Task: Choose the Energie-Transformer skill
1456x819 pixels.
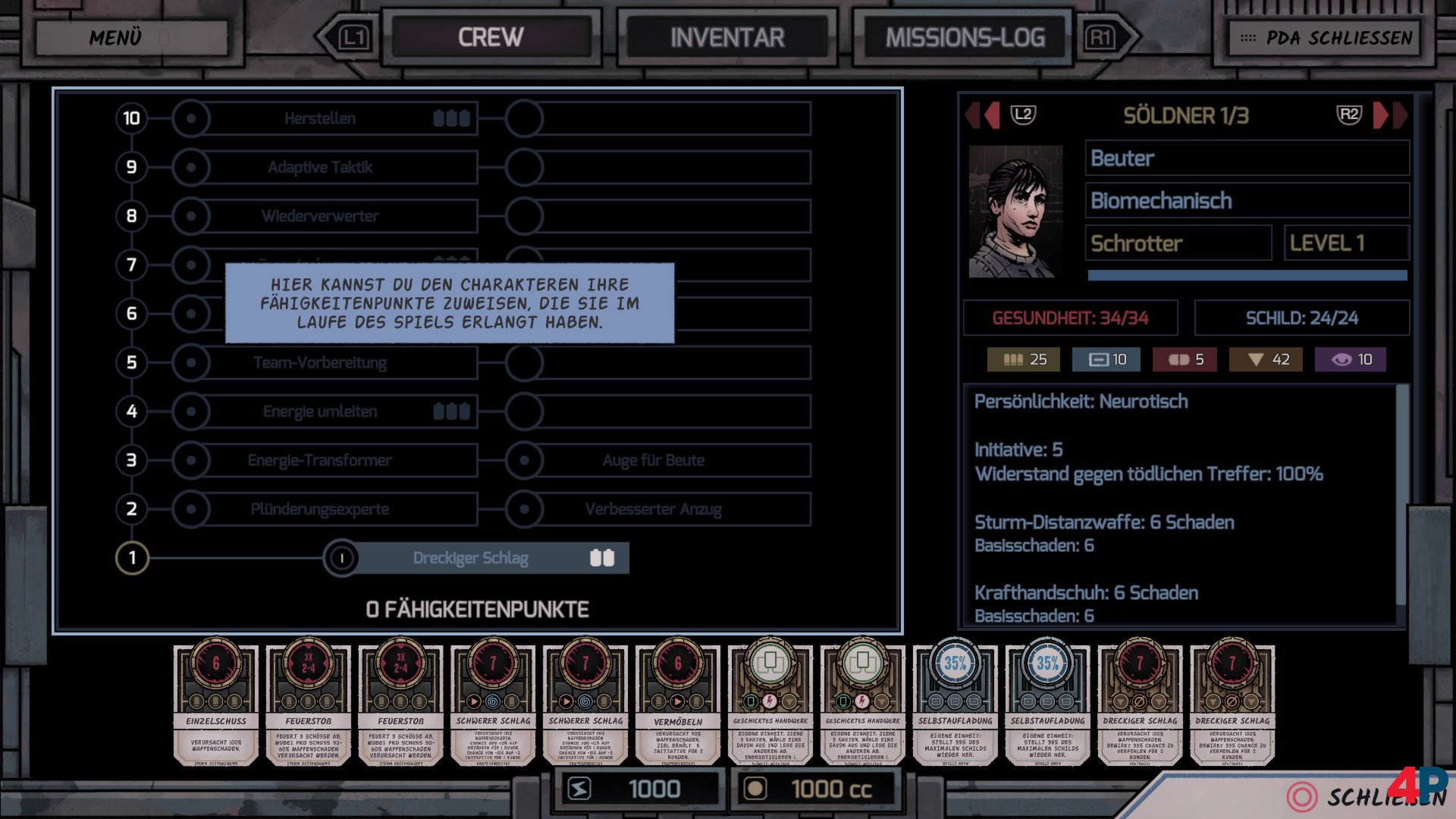Action: pyautogui.click(x=320, y=460)
